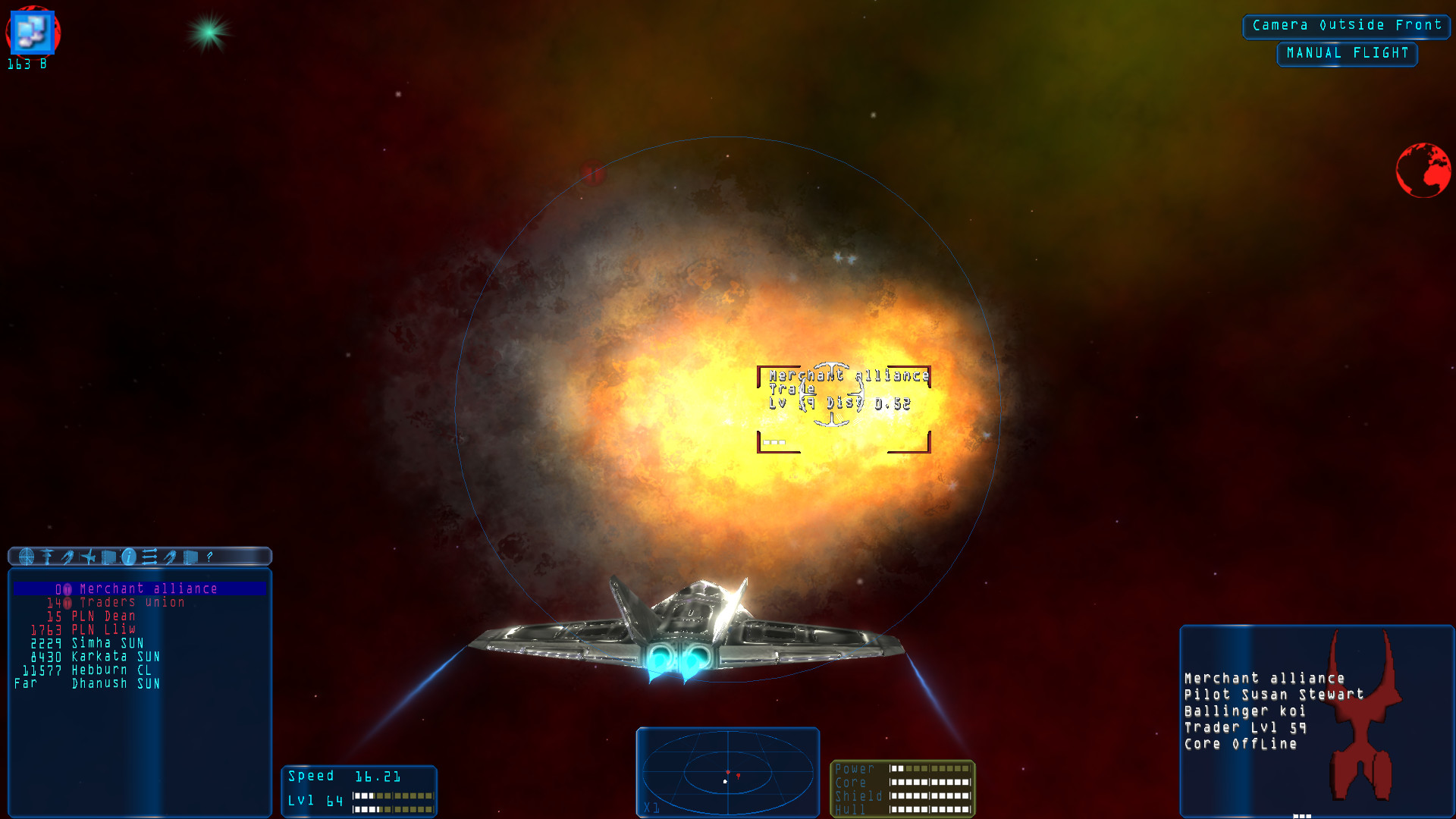Click the space station icon in the target list toolbar
Screen dimensions: 1456x819
47,557
